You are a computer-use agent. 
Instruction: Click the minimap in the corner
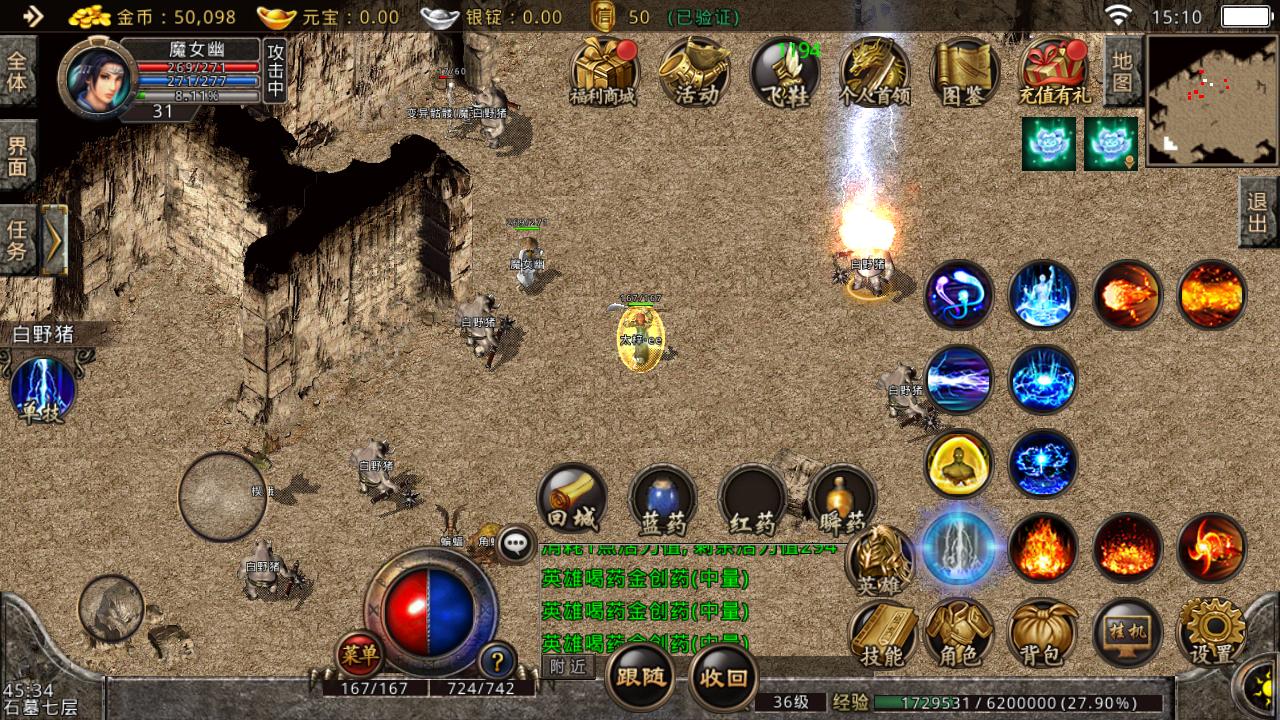coord(1212,100)
